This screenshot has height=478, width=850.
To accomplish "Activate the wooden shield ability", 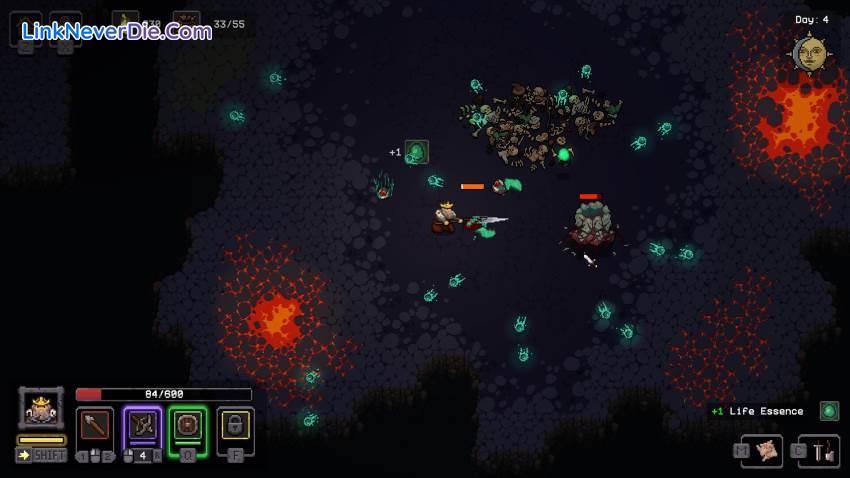I will (188, 425).
